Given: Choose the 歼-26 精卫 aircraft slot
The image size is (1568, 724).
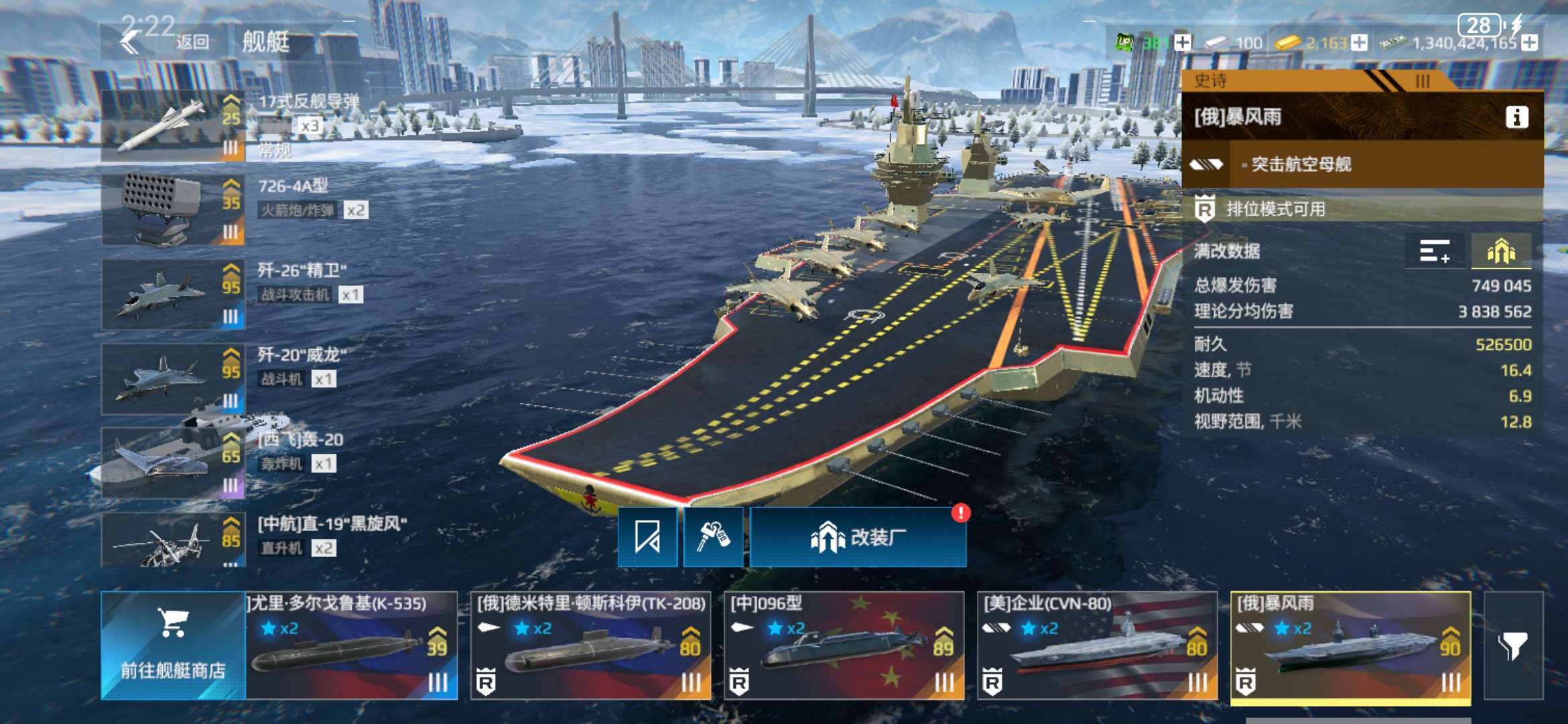Looking at the screenshot, I should pyautogui.click(x=173, y=294).
